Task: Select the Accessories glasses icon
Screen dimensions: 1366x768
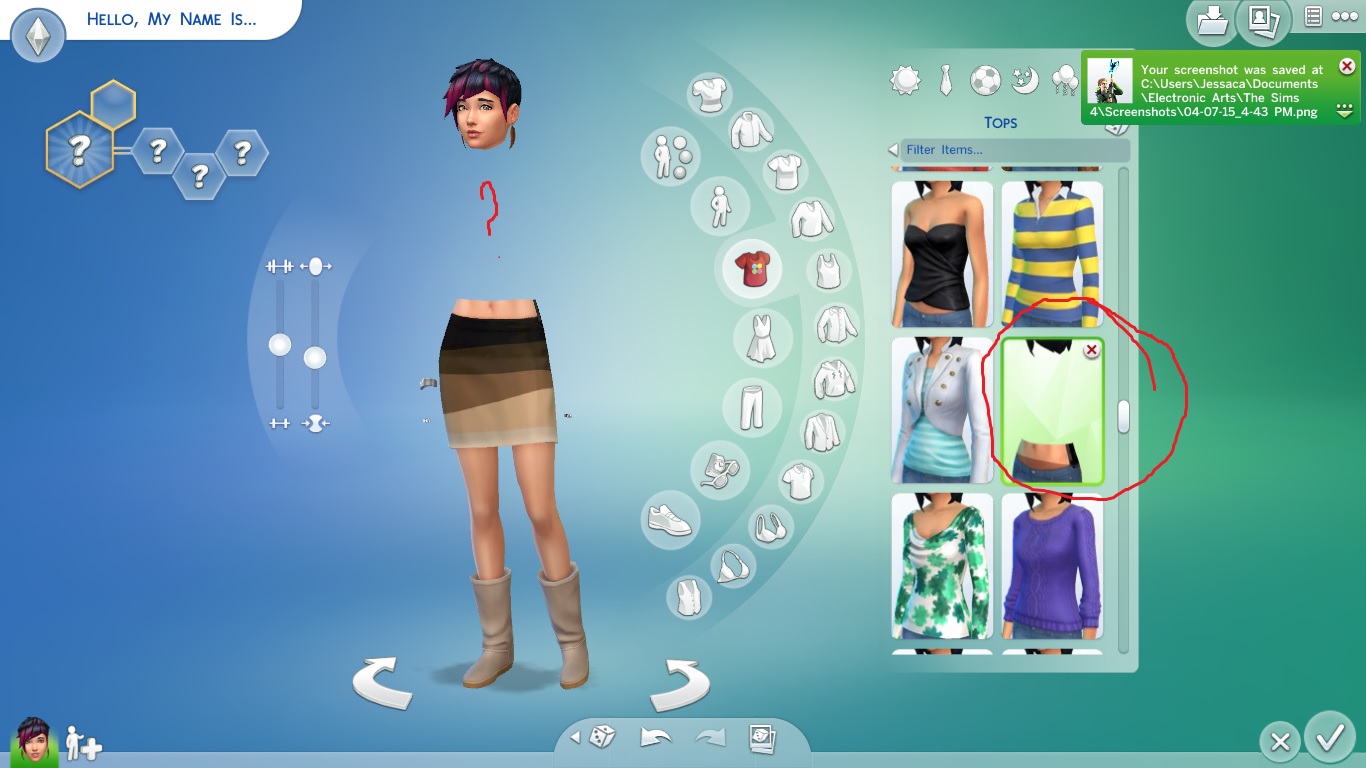Action: click(721, 470)
